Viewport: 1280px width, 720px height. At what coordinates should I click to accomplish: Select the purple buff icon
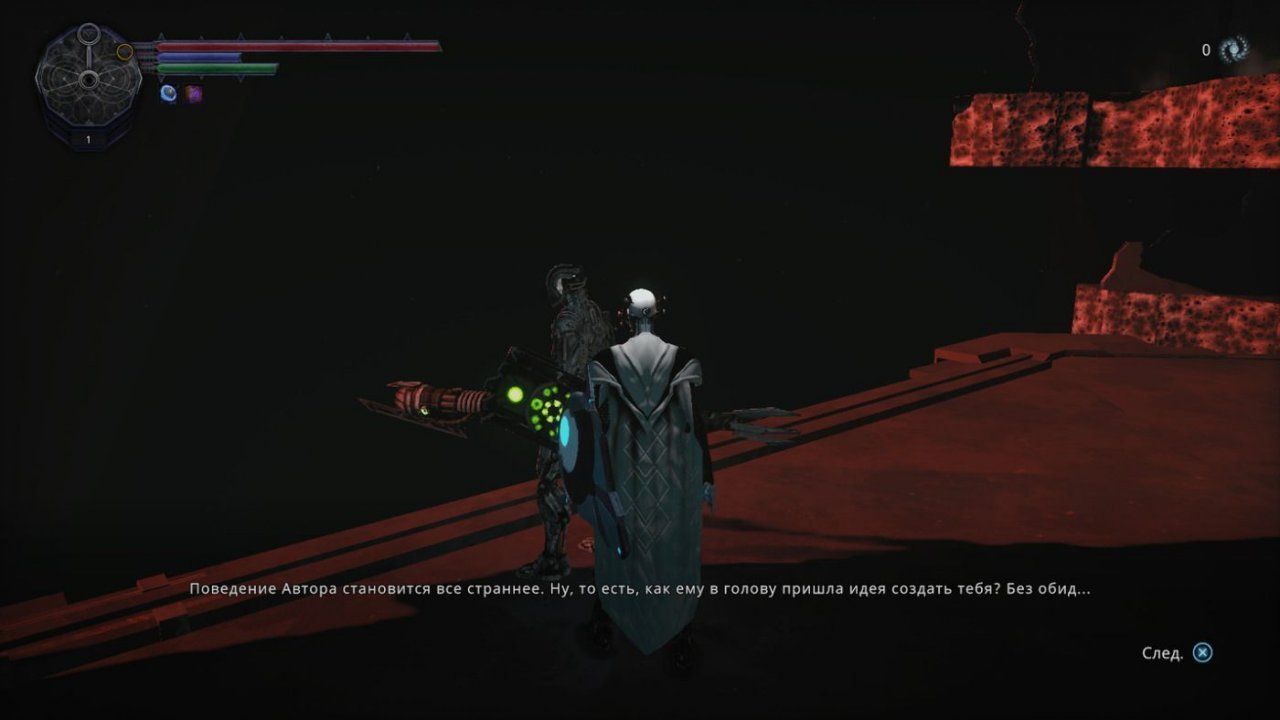194,94
